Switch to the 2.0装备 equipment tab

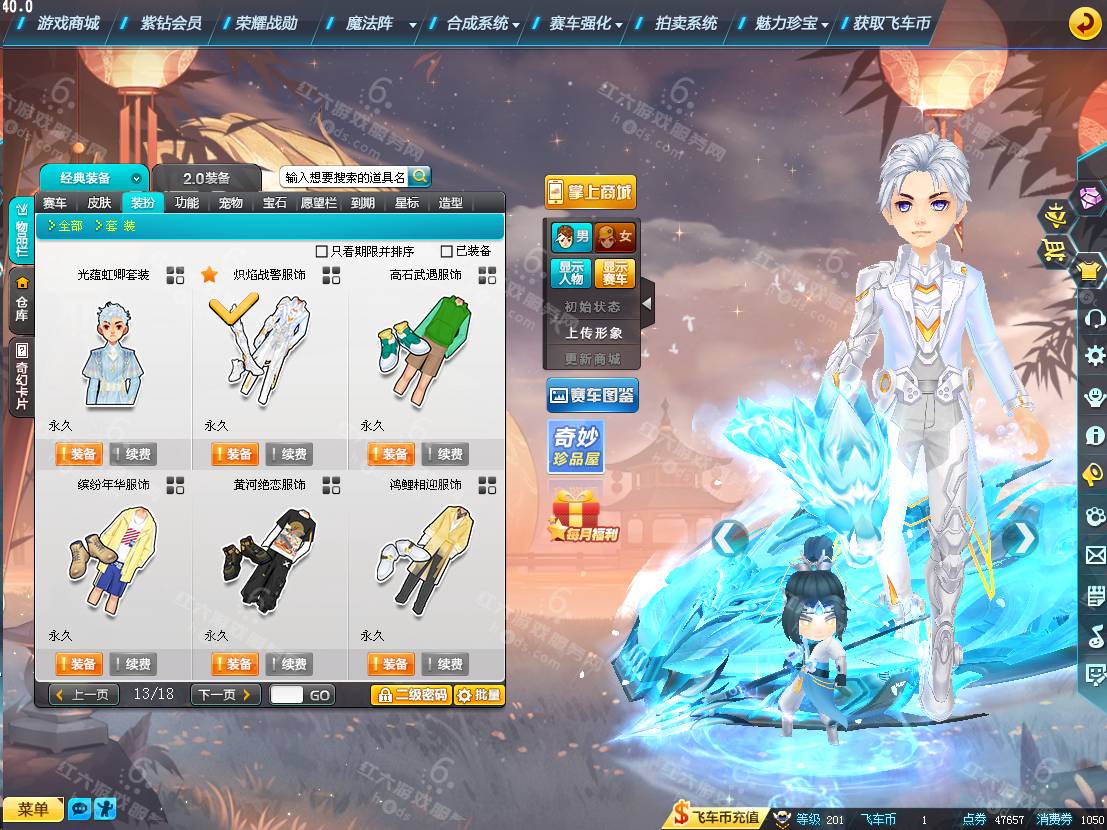pyautogui.click(x=206, y=178)
